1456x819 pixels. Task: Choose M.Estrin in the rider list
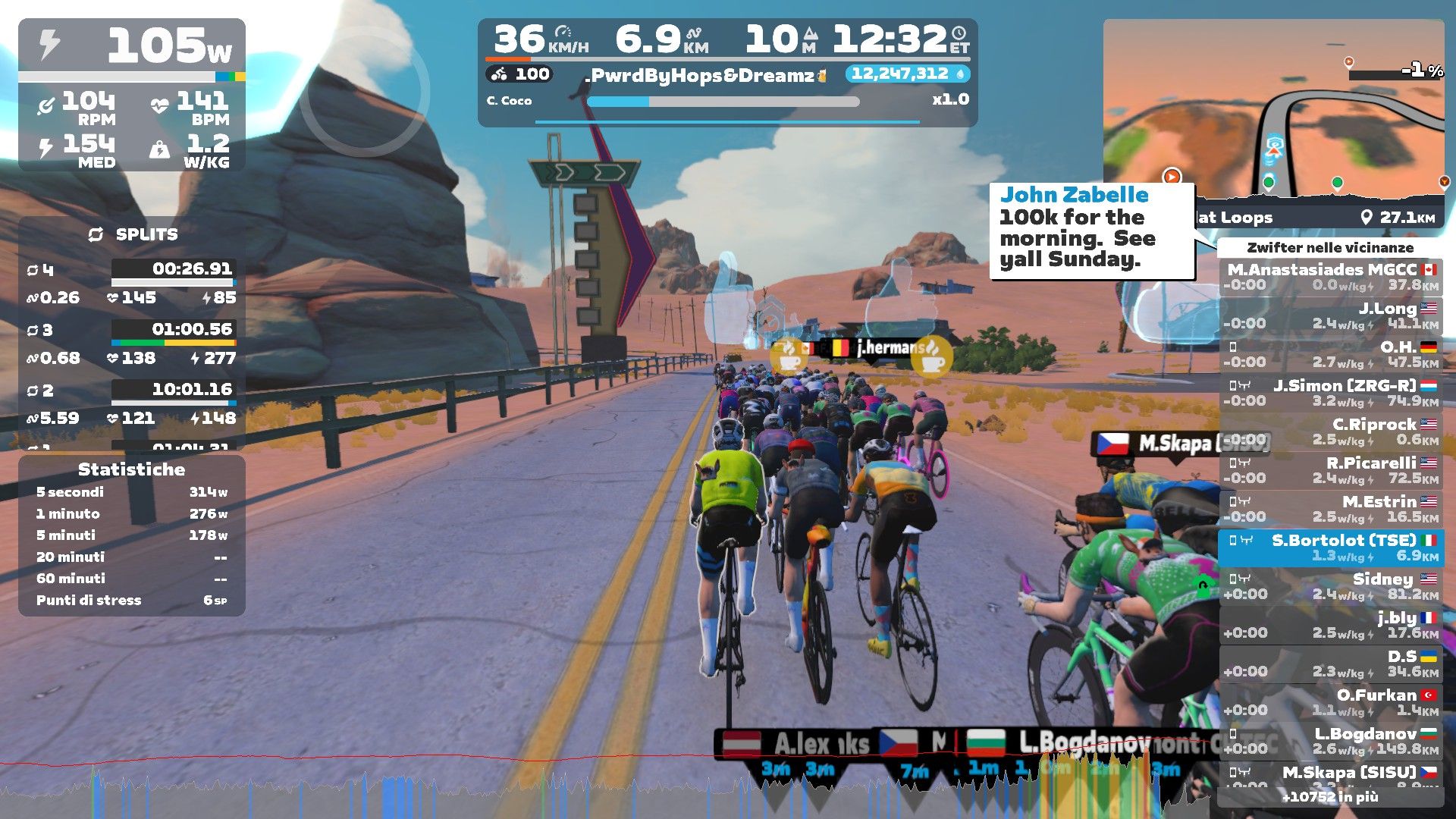pos(1331,509)
